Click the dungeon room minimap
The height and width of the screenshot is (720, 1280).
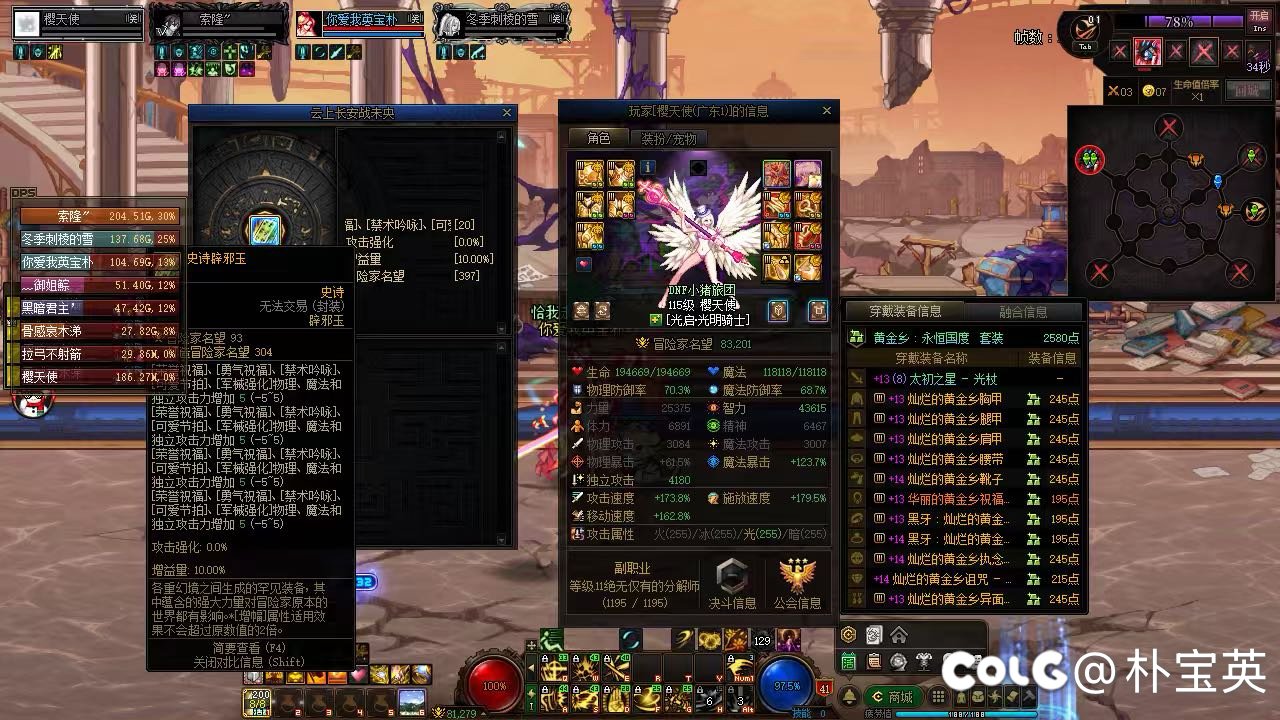click(x=1169, y=198)
